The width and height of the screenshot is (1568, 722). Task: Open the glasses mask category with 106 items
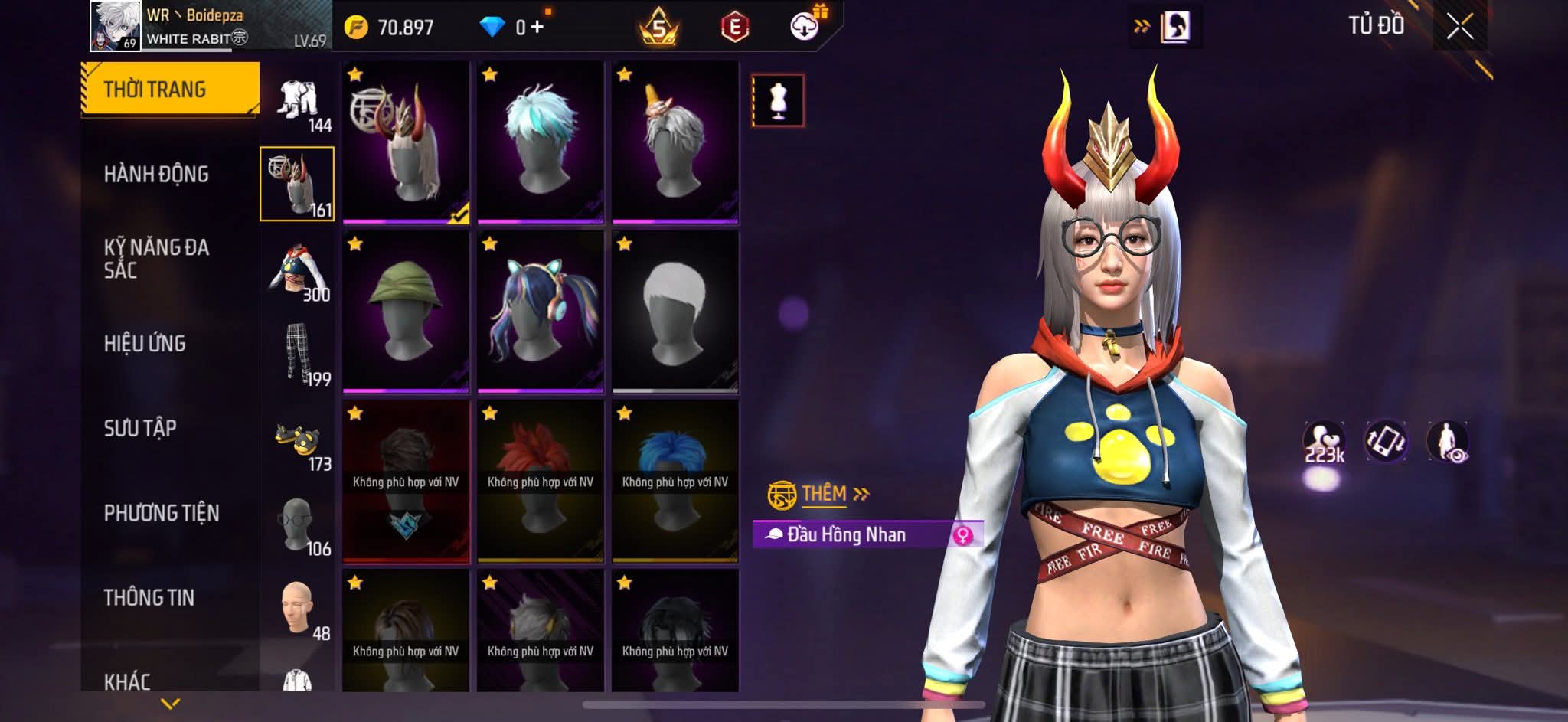299,527
